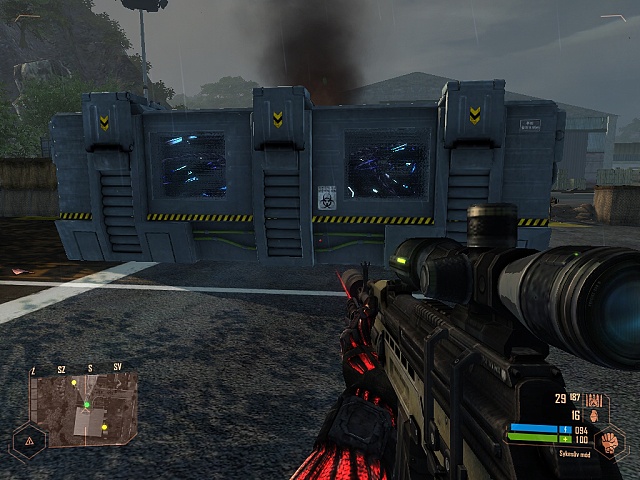The width and height of the screenshot is (640, 480).
Task: Activate the fist suit mode icon
Action: (x=610, y=441)
